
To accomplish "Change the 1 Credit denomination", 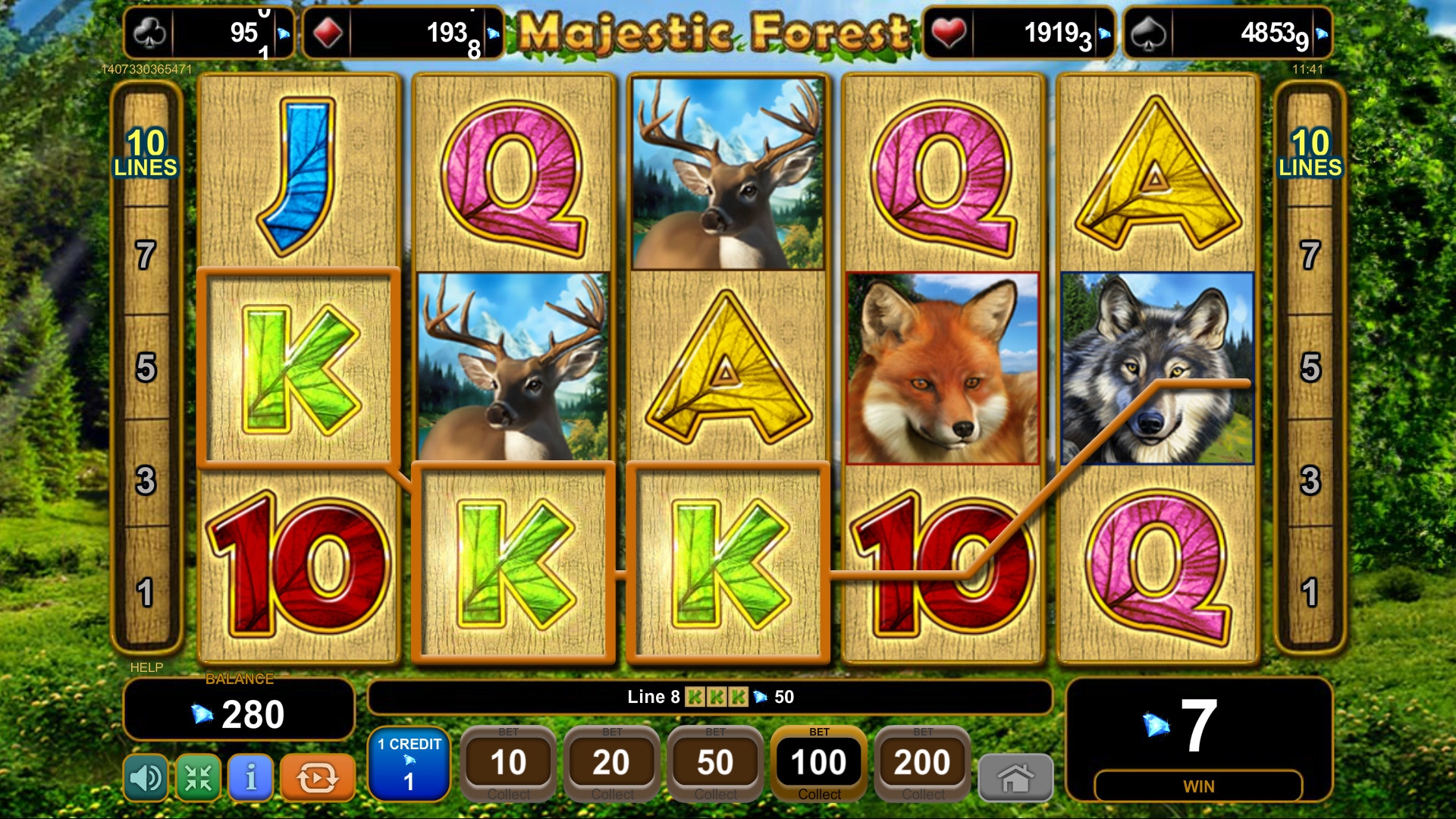I will click(409, 764).
